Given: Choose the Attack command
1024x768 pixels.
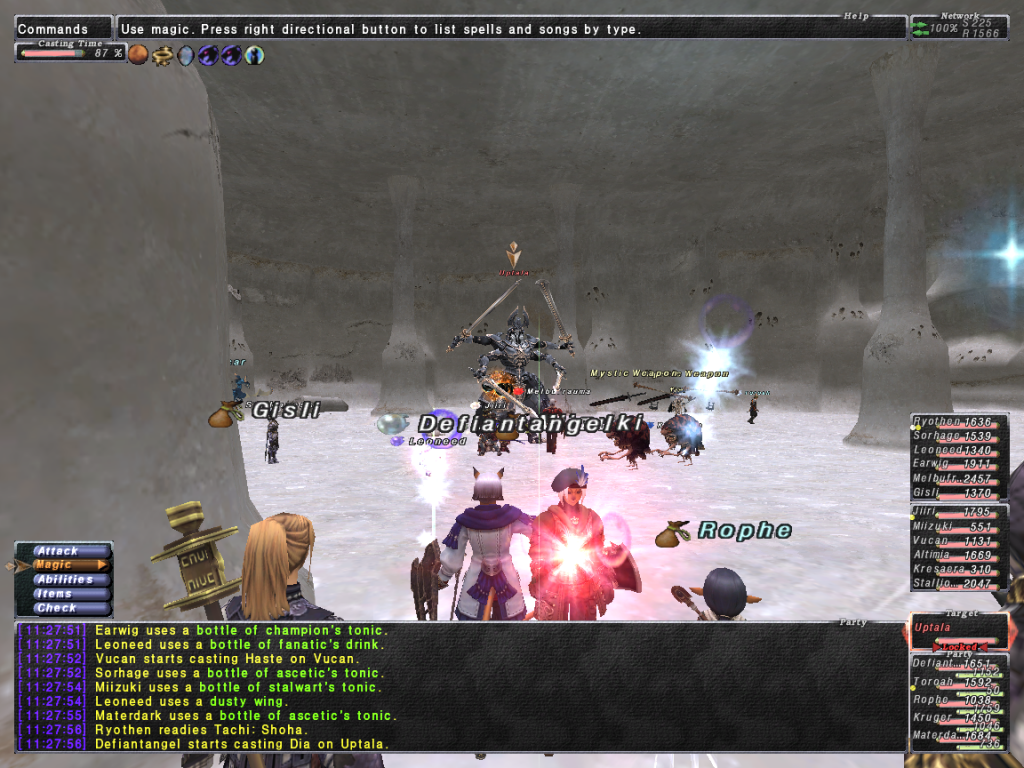Looking at the screenshot, I should coord(59,551).
